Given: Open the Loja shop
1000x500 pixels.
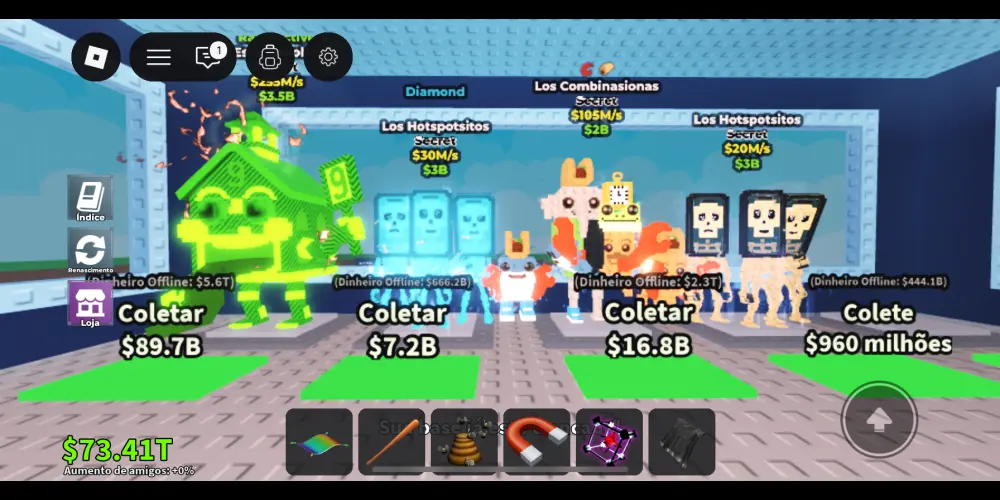Looking at the screenshot, I should [90, 302].
